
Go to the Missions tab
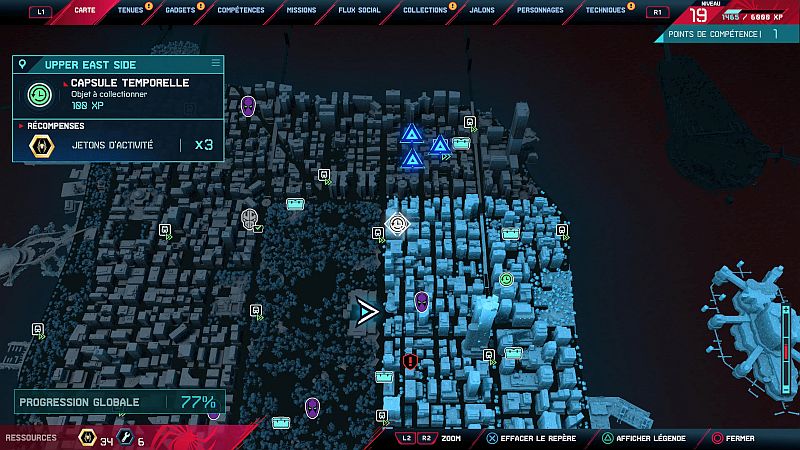point(301,10)
